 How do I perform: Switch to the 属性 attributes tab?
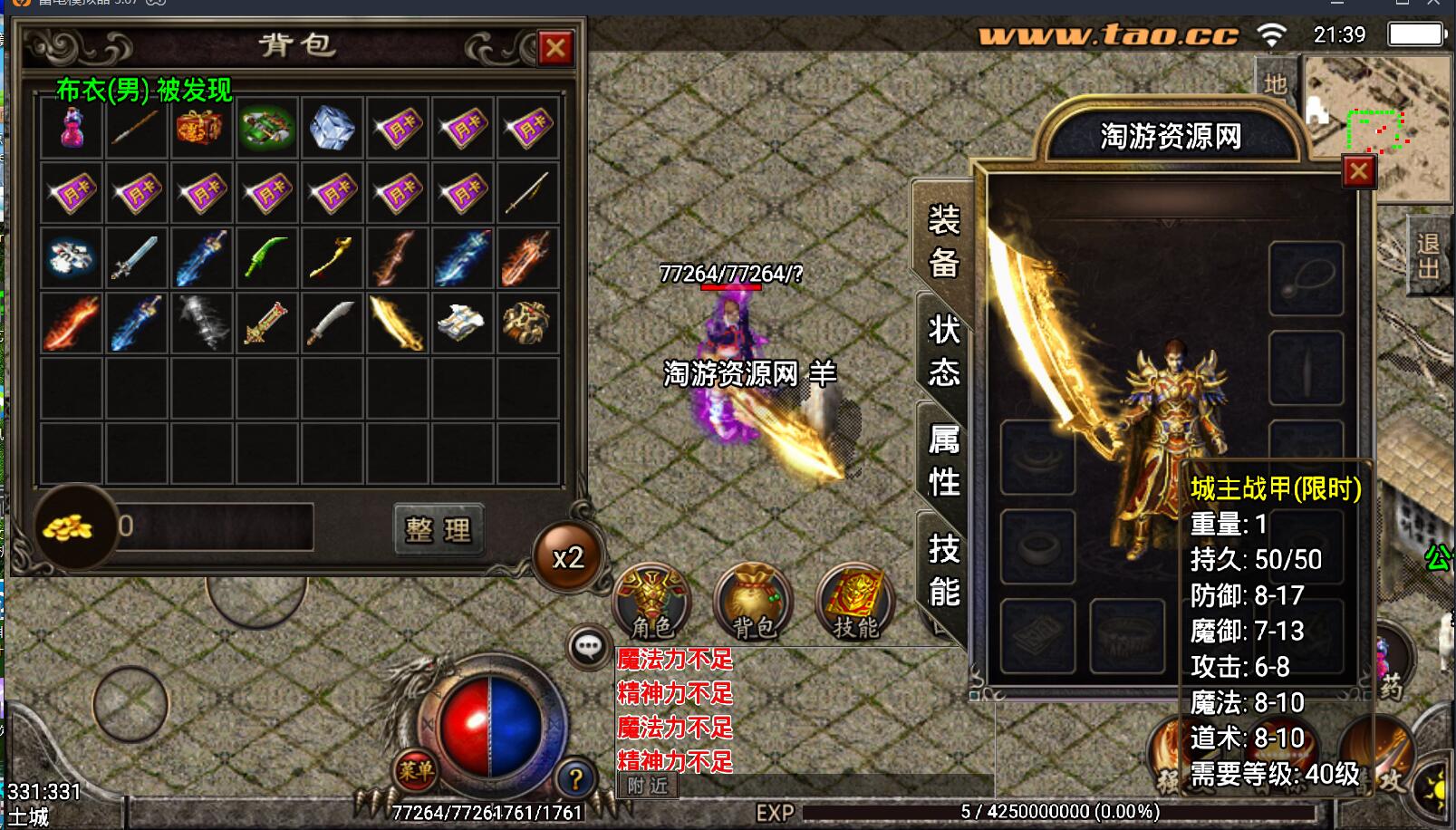(943, 461)
